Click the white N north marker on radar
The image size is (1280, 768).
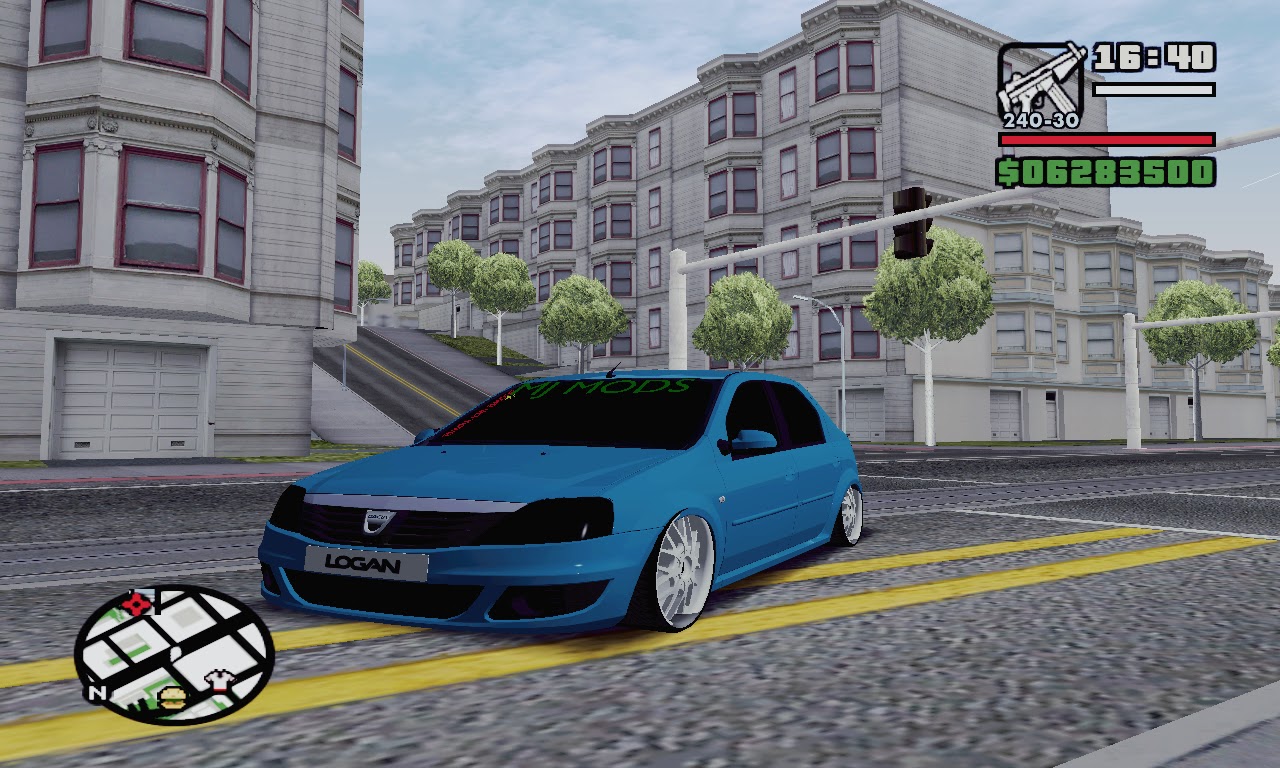(x=98, y=692)
